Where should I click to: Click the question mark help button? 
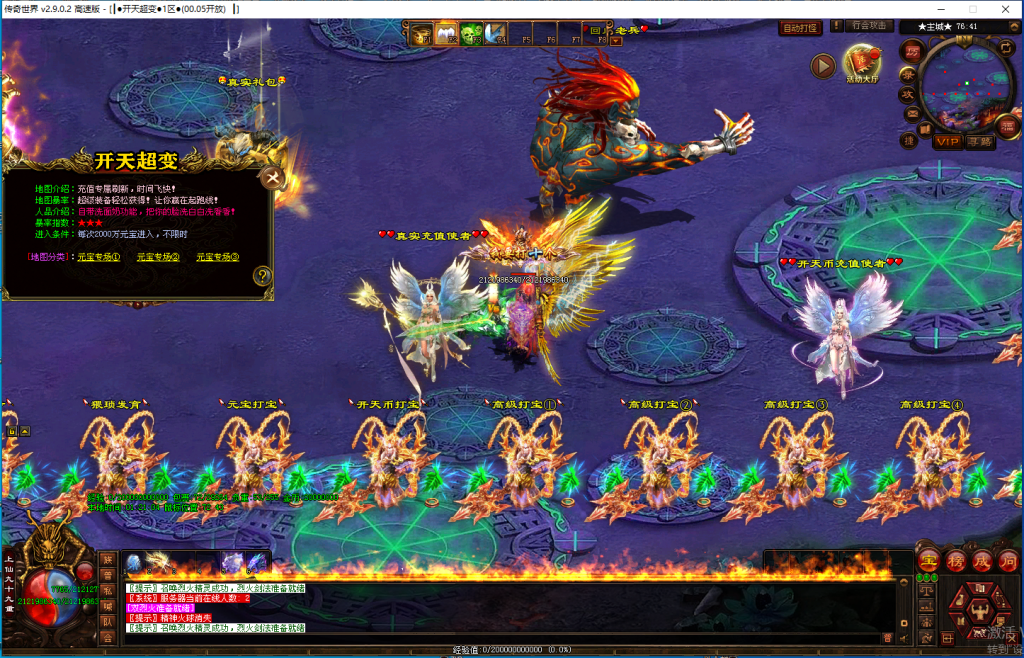coord(262,275)
